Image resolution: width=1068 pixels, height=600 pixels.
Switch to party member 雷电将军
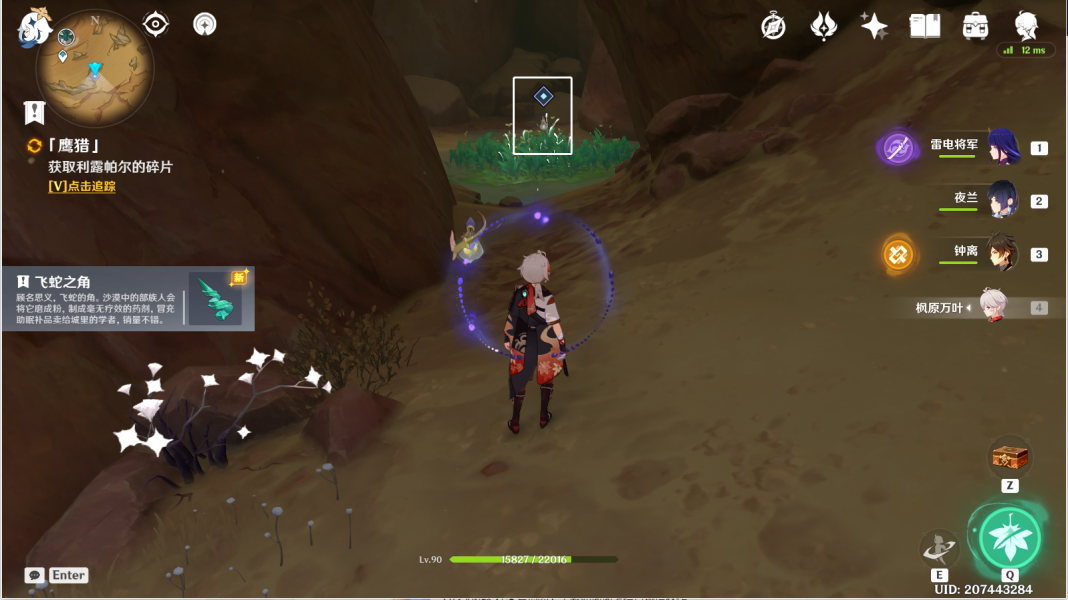[x=1002, y=147]
